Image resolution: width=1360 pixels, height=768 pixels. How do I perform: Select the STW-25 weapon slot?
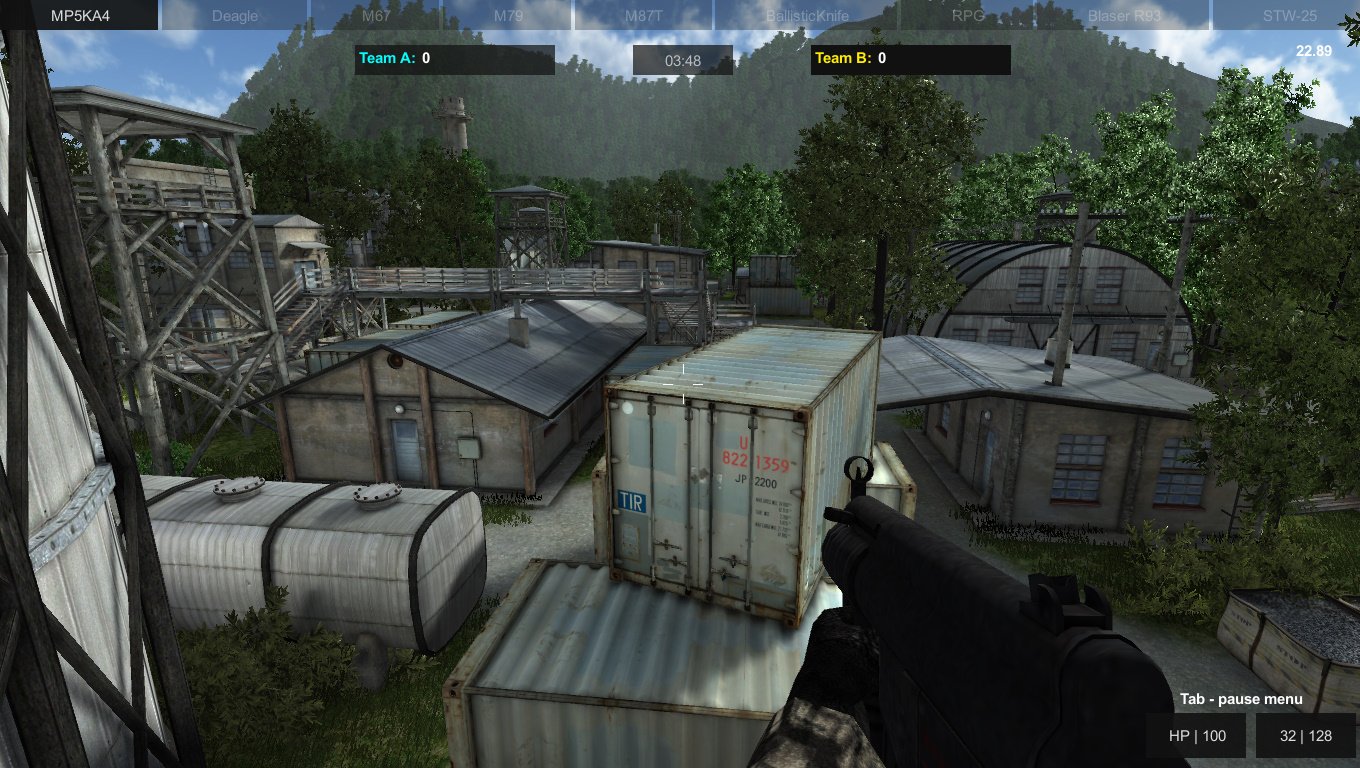(1288, 15)
